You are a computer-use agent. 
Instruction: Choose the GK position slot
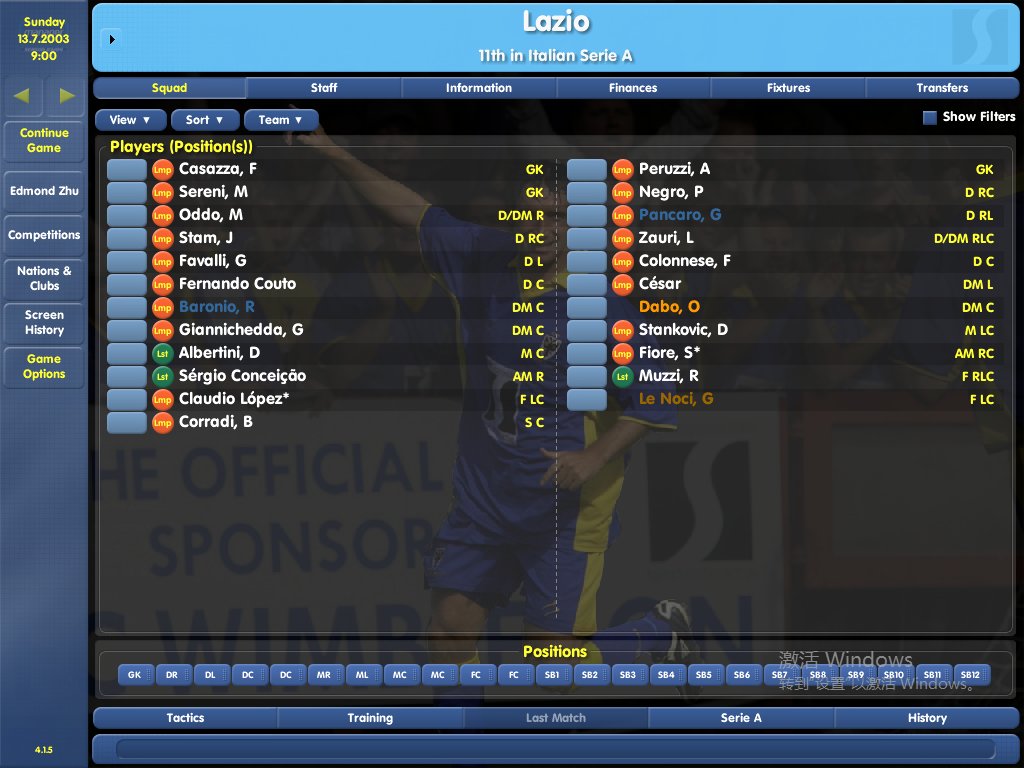click(x=135, y=675)
